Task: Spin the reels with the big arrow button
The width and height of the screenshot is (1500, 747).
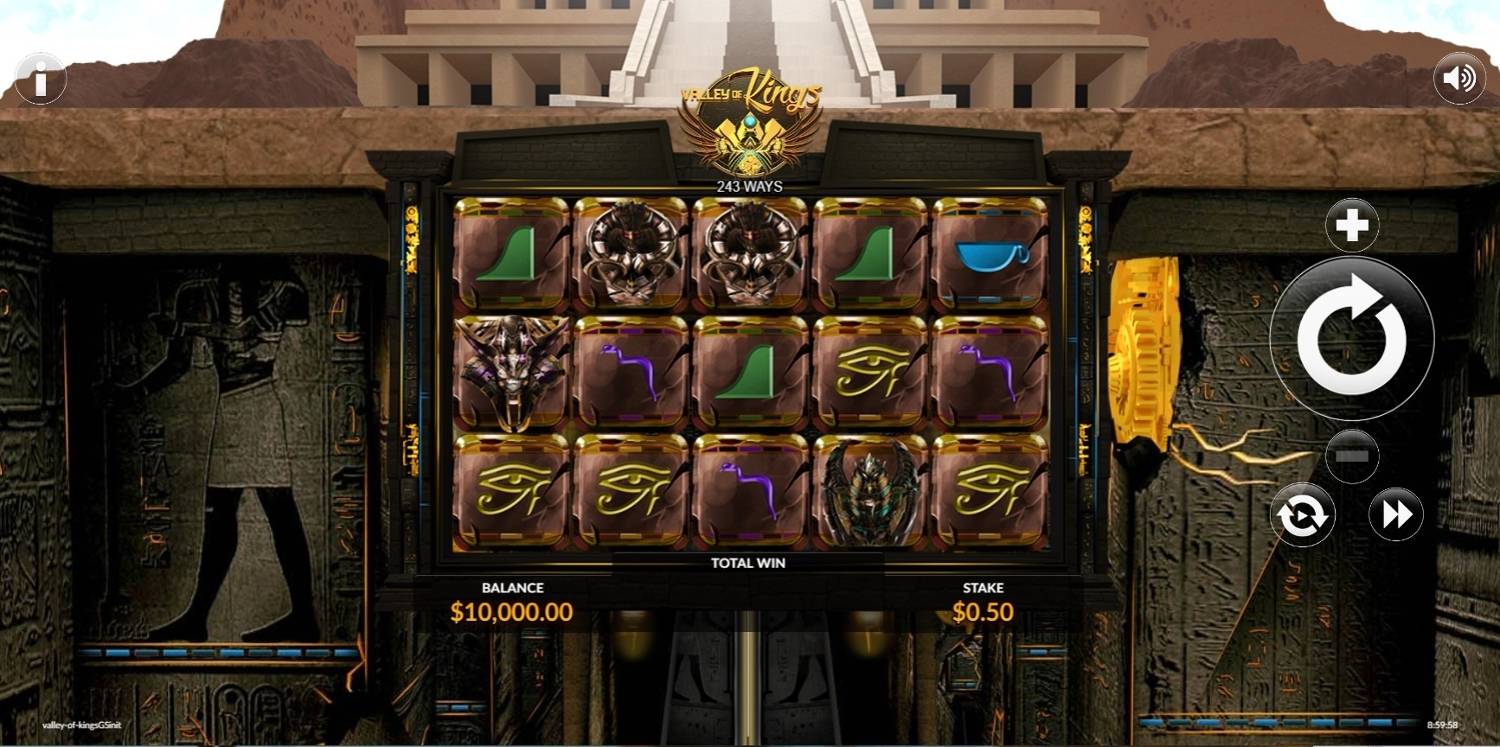Action: coord(1351,339)
